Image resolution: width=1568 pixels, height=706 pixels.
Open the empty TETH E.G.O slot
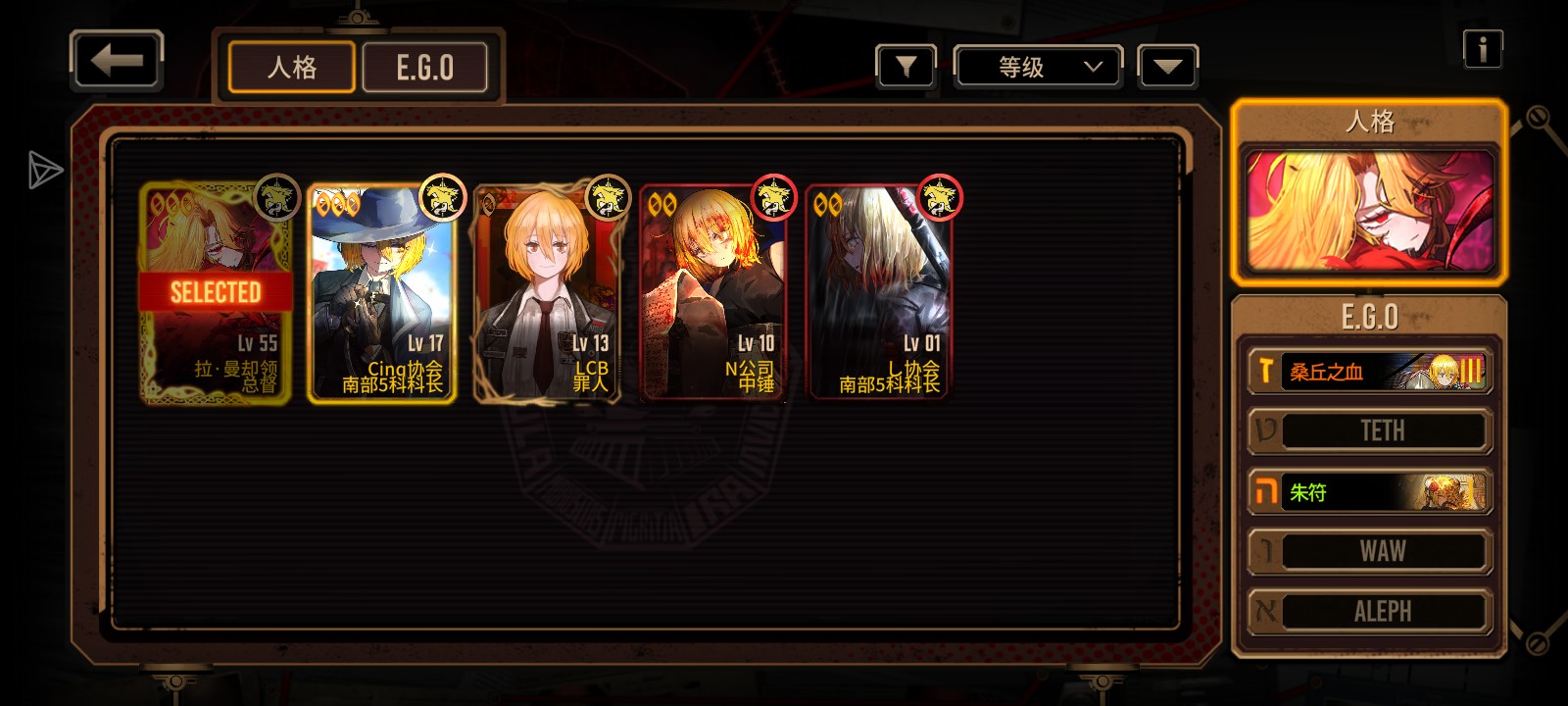[1369, 431]
